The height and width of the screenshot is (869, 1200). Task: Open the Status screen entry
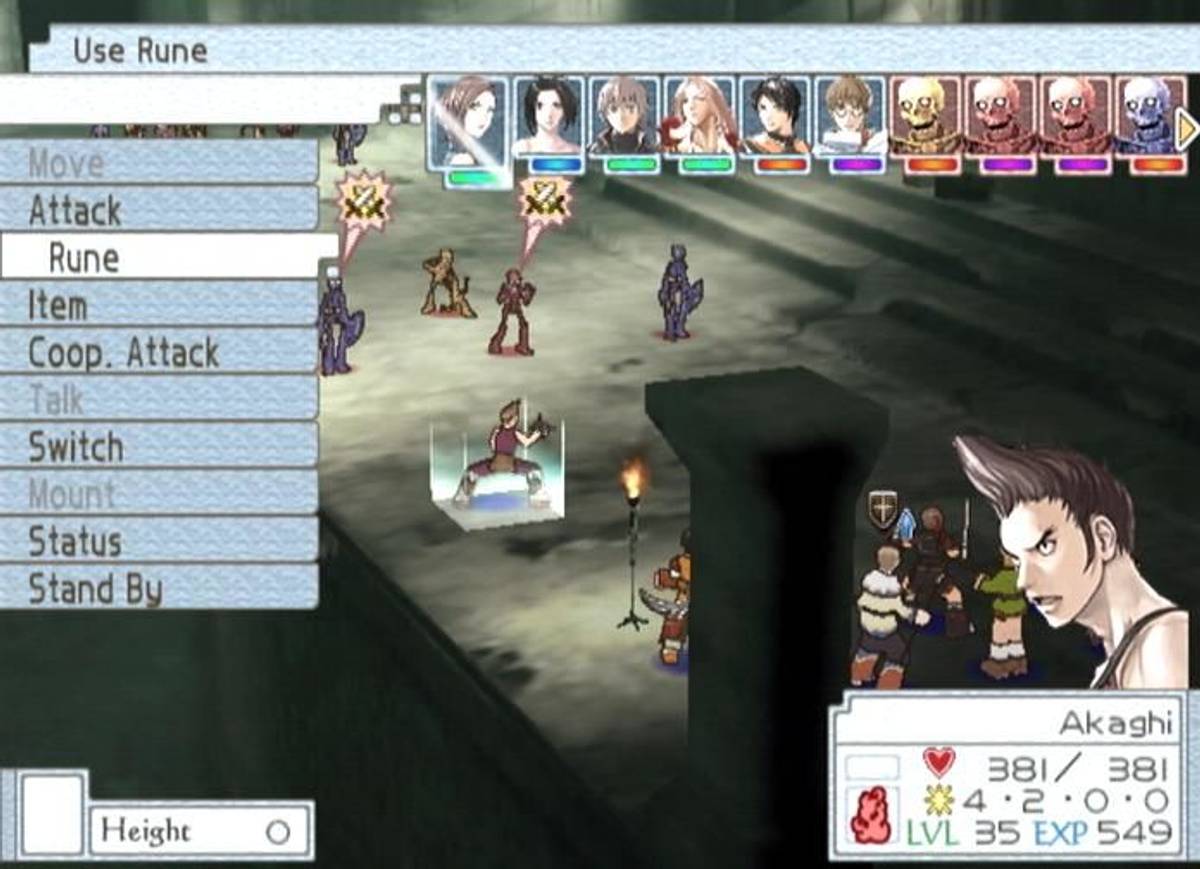click(160, 541)
